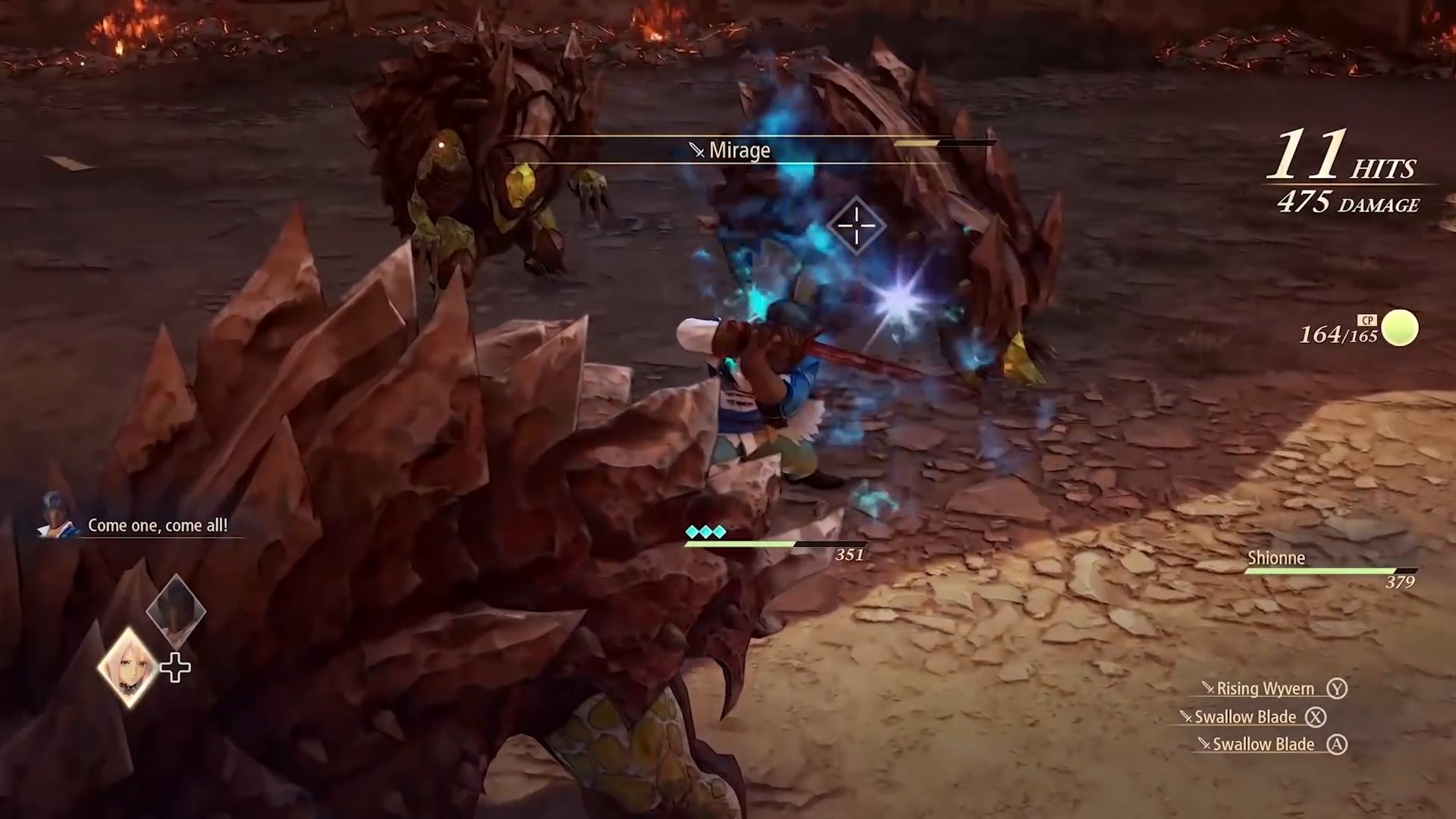This screenshot has height=819, width=1456.
Task: Click the 'Come one, come all!' dialogue bubble
Action: (158, 525)
